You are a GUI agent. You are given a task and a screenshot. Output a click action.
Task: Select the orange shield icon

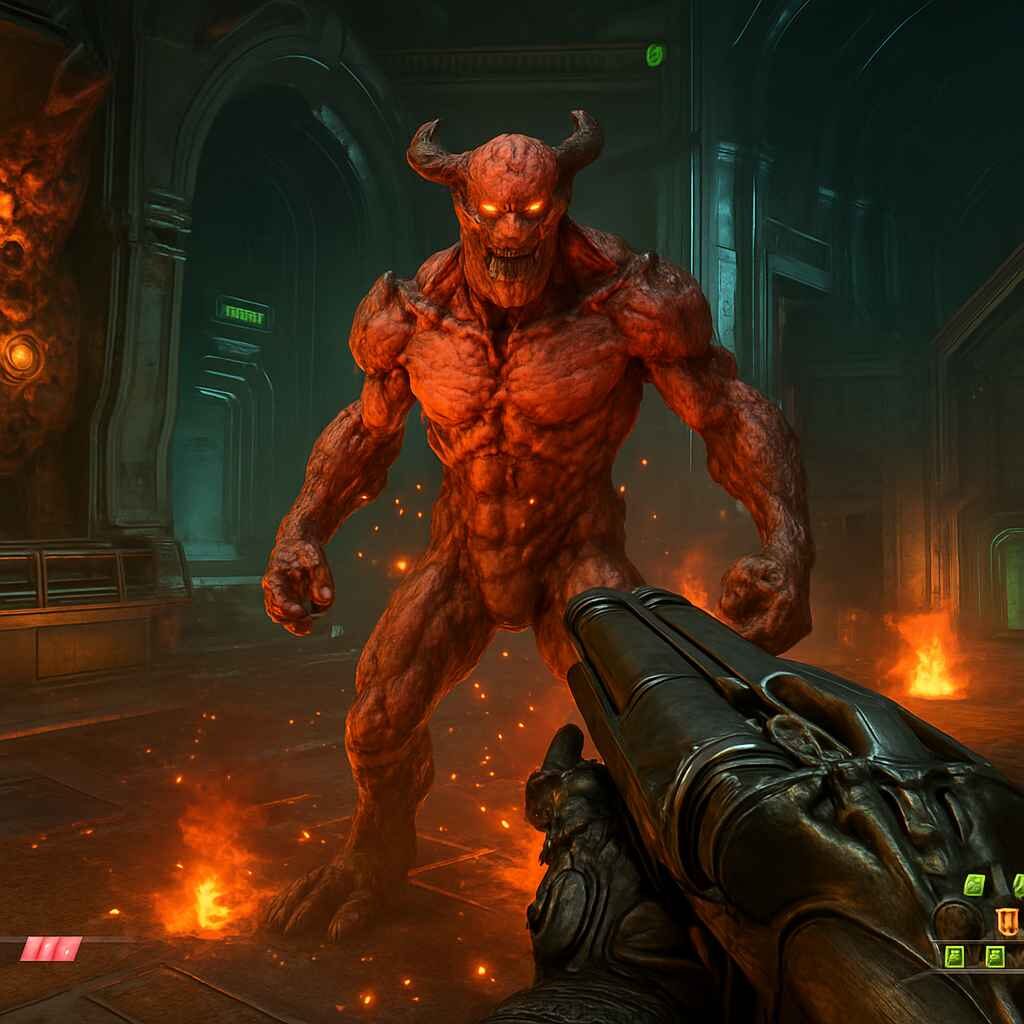pyautogui.click(x=1005, y=920)
